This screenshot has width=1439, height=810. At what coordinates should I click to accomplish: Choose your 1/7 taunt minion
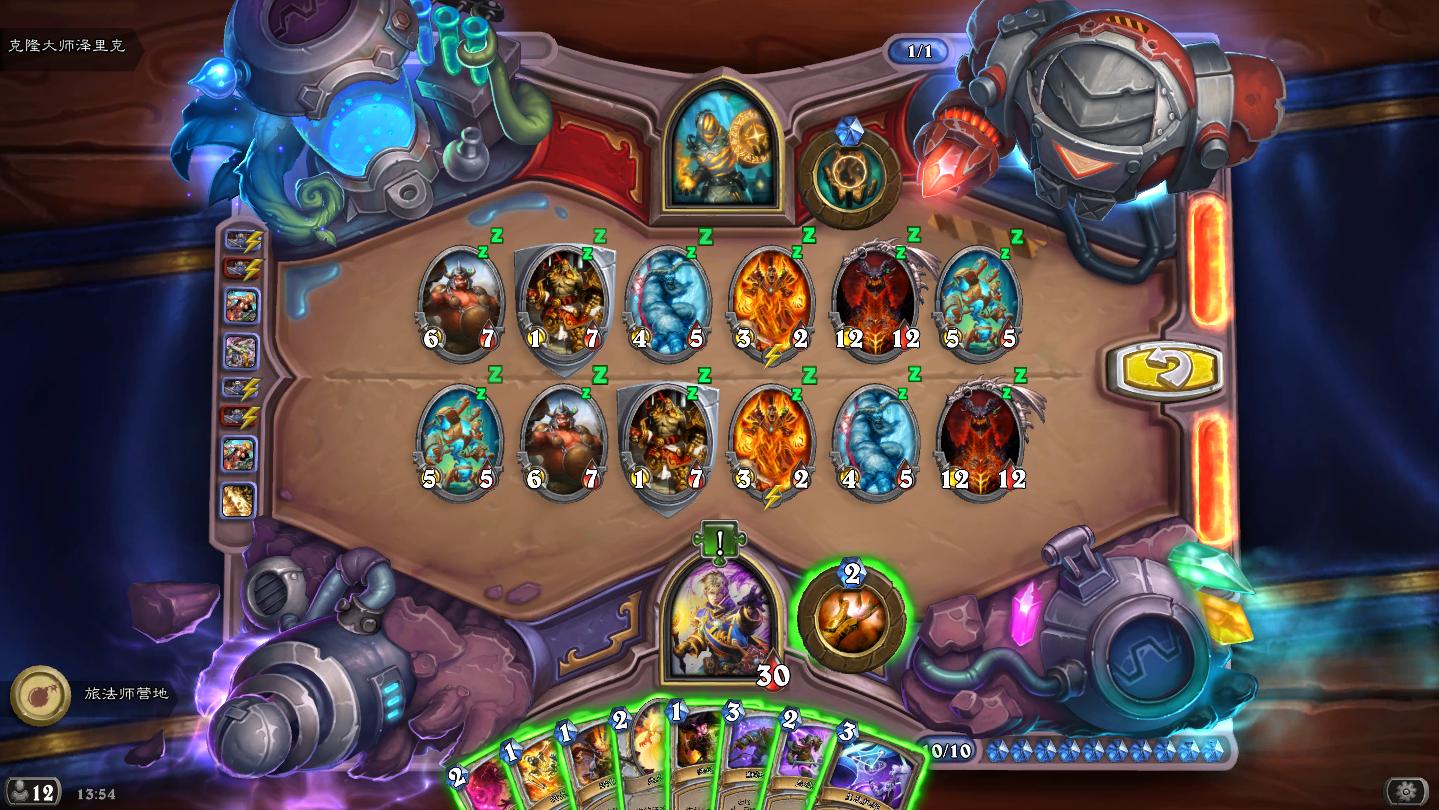668,440
